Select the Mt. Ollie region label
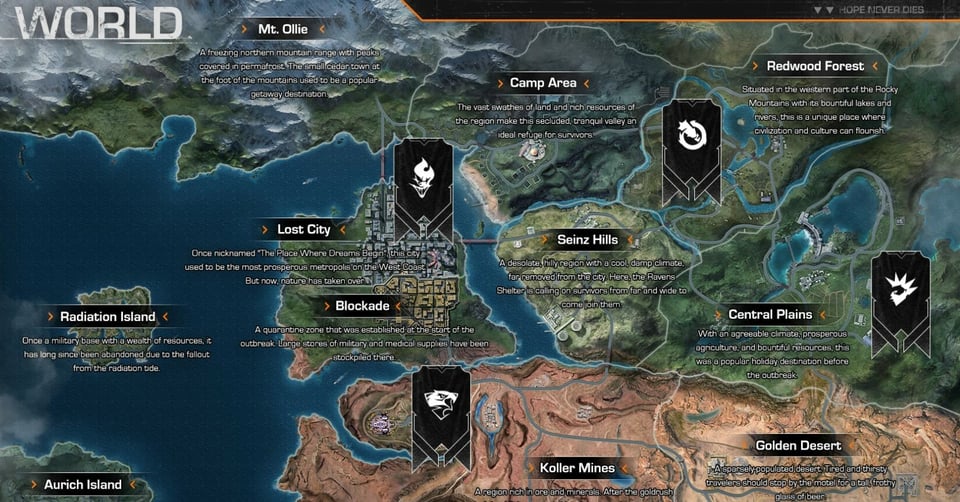The width and height of the screenshot is (960, 502). point(283,29)
